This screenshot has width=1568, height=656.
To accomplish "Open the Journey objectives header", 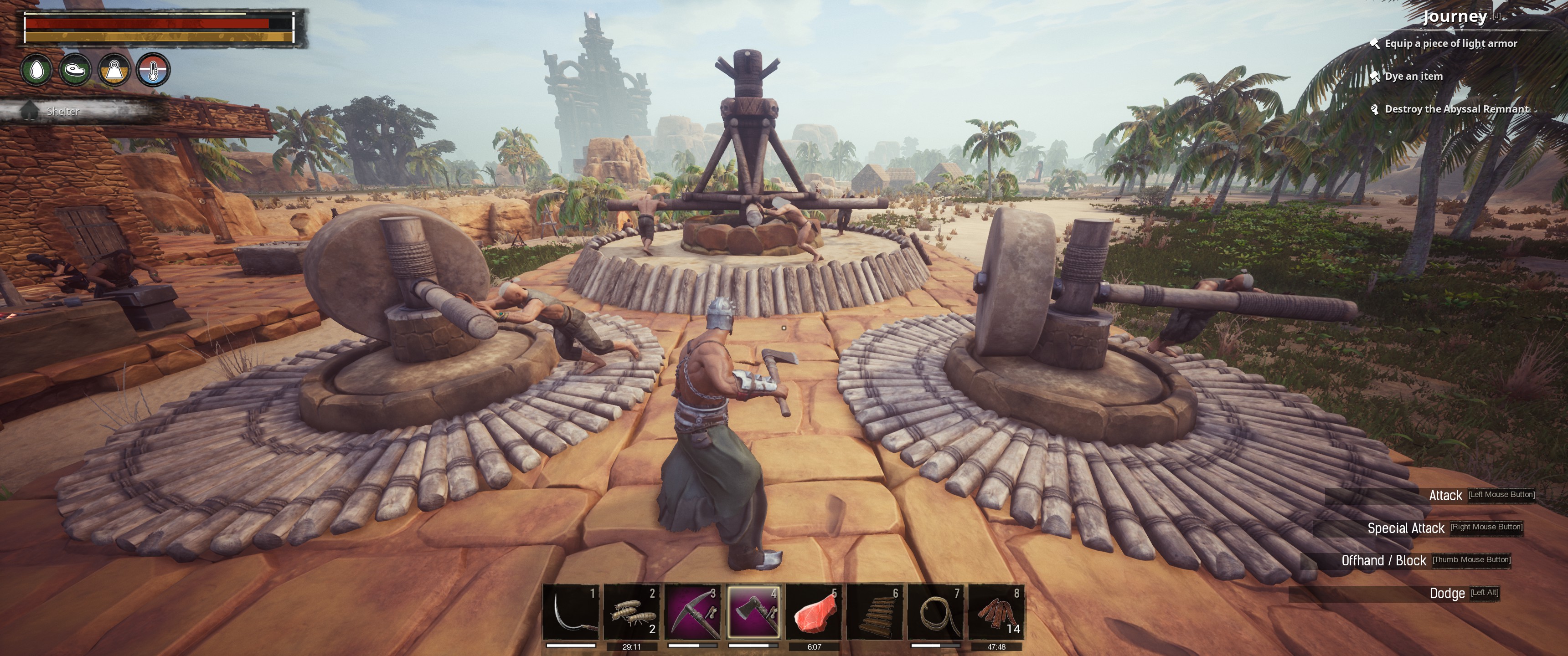I will click(1455, 16).
